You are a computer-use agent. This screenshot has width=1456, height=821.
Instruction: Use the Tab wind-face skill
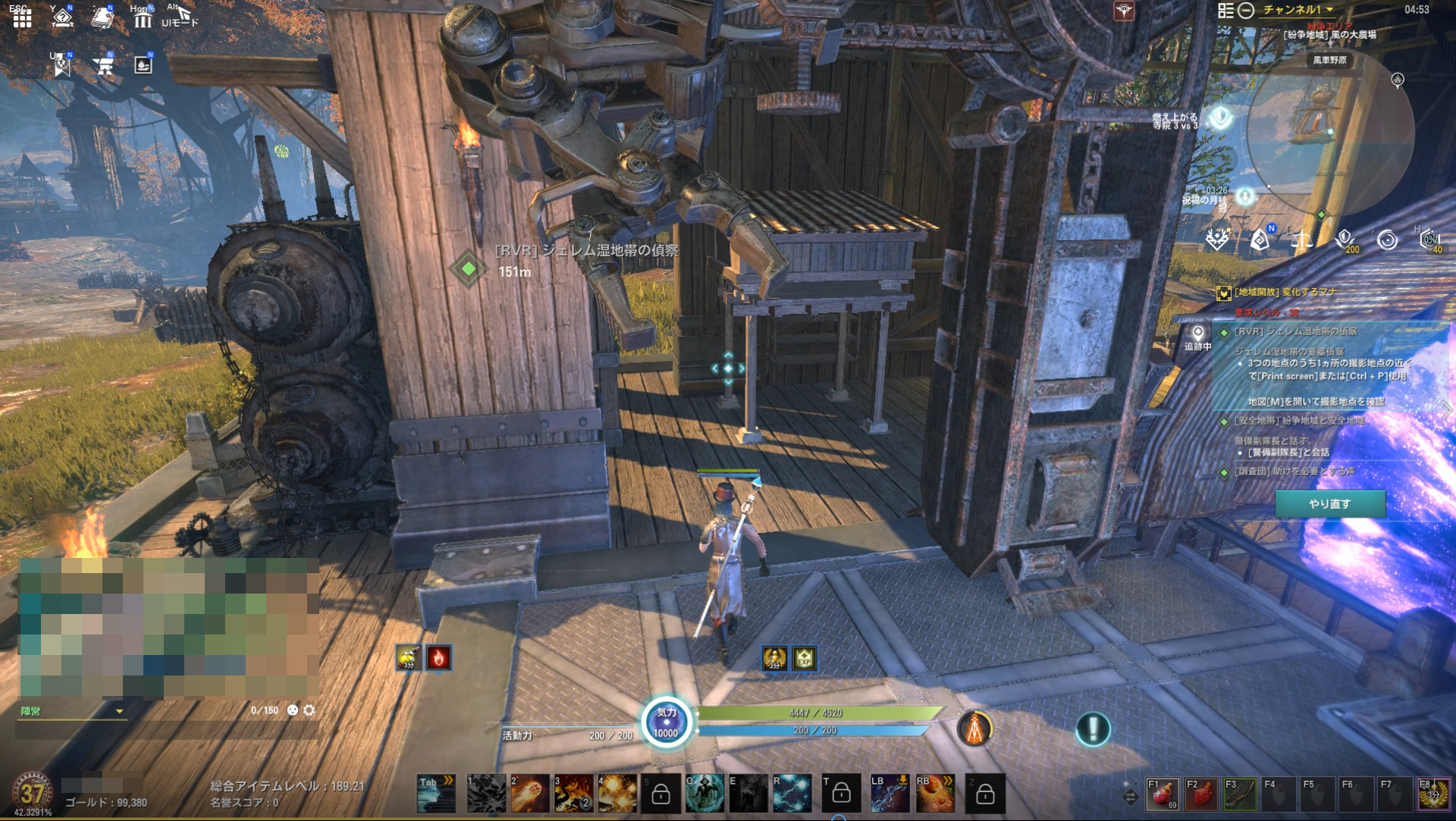point(436,793)
